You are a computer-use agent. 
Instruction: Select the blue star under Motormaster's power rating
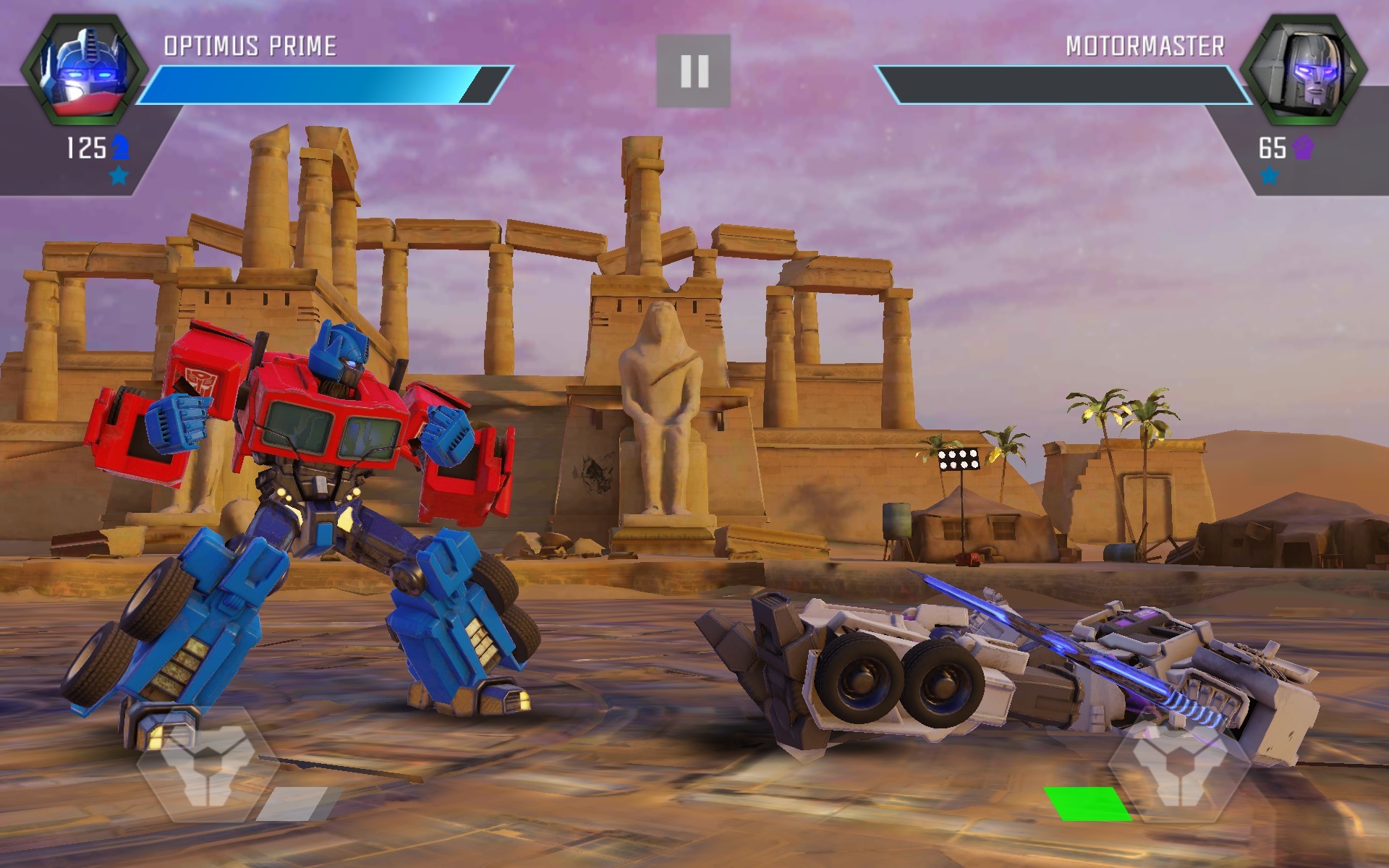(x=1267, y=174)
